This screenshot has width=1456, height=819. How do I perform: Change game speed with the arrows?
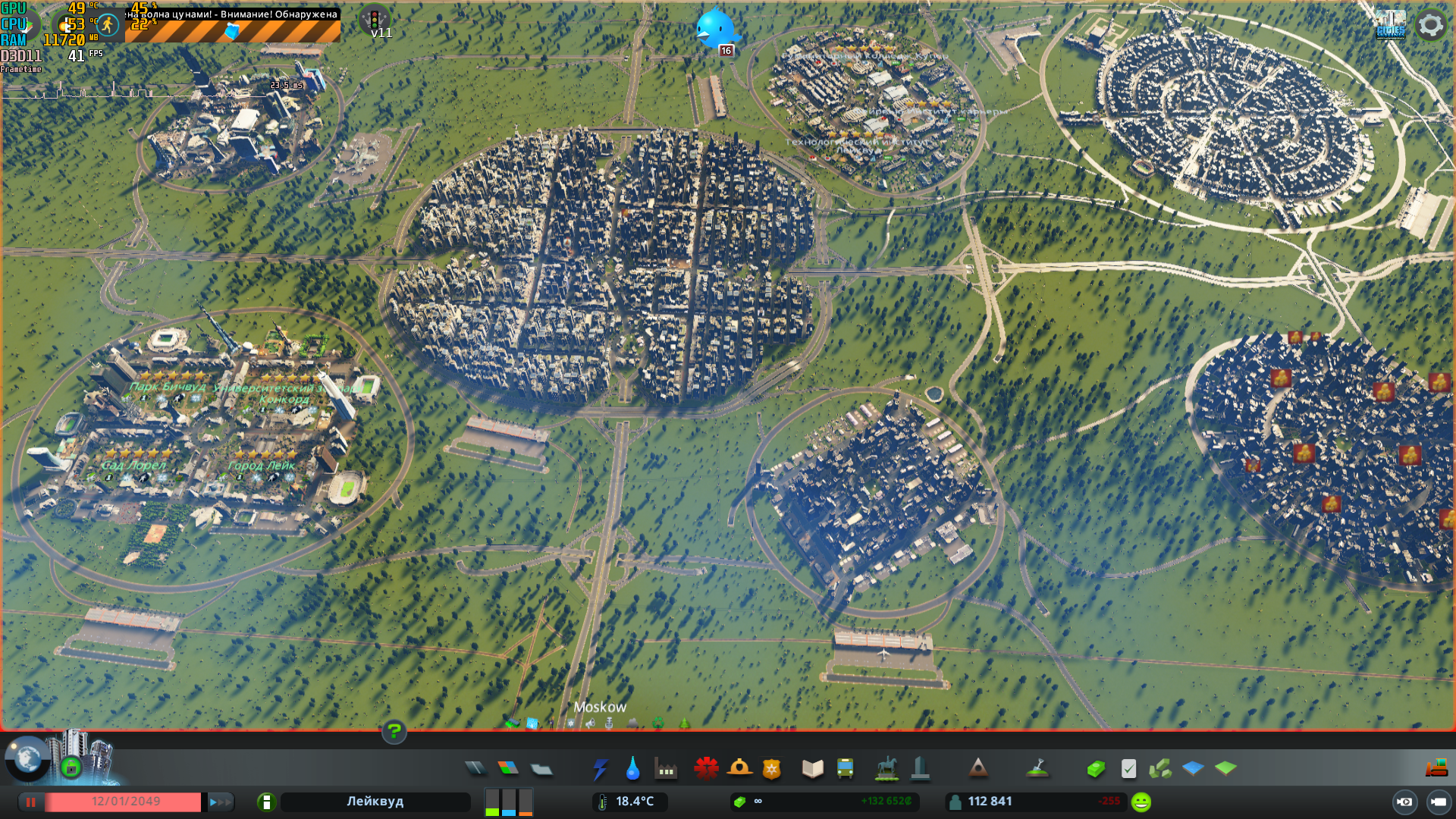click(x=220, y=802)
